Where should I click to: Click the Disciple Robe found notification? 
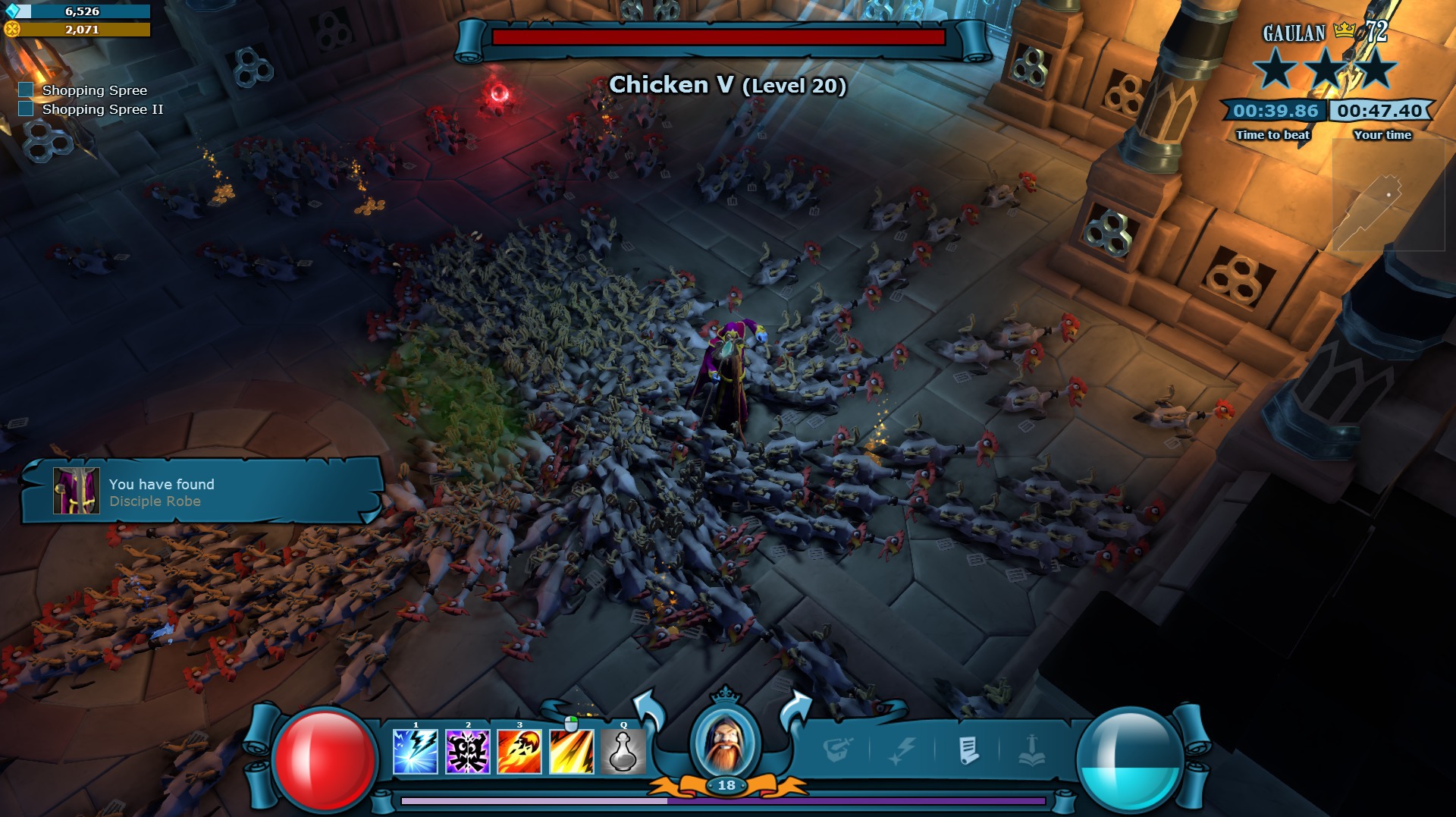pyautogui.click(x=201, y=492)
